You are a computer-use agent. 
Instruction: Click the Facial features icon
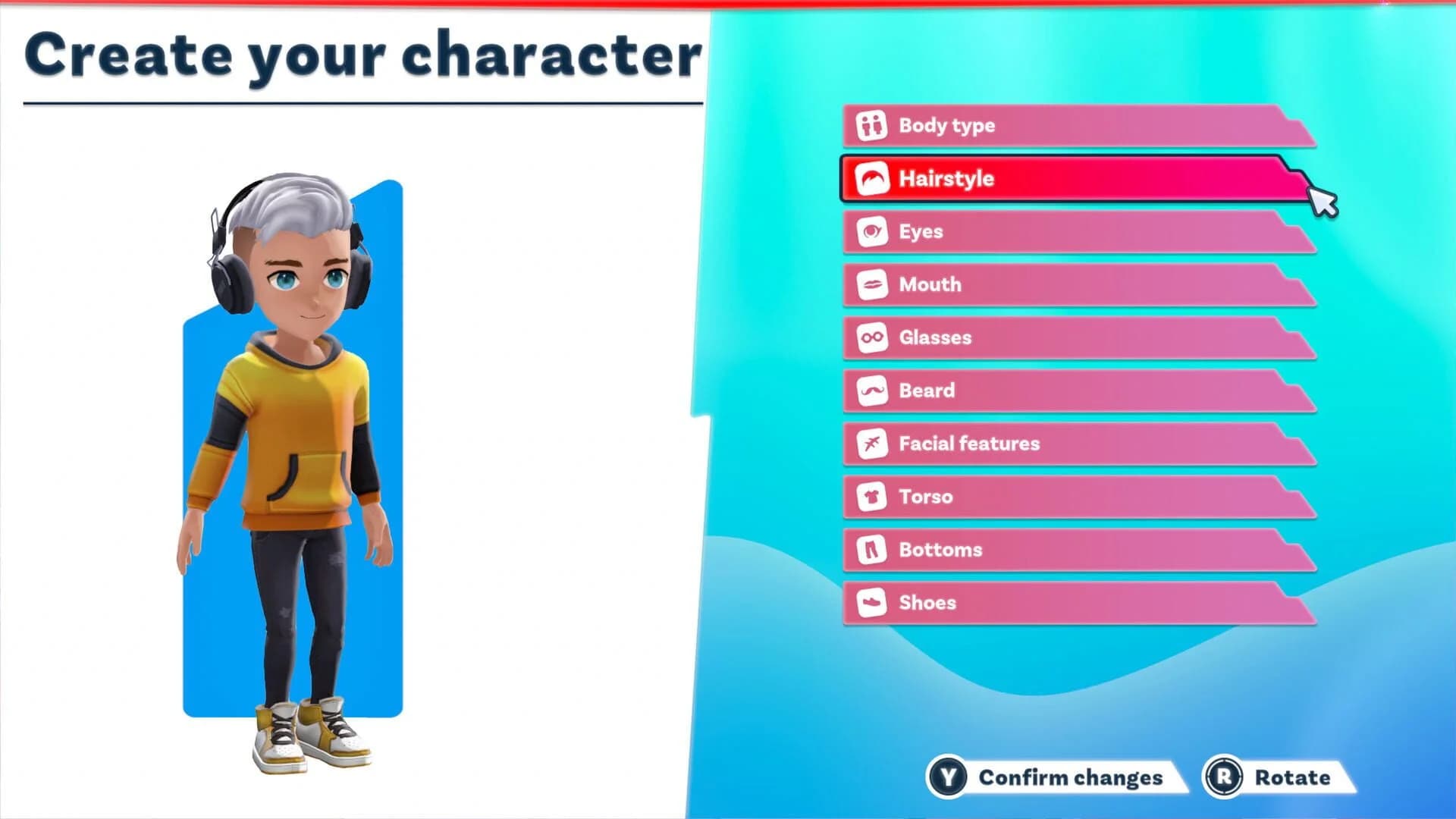[x=871, y=444]
